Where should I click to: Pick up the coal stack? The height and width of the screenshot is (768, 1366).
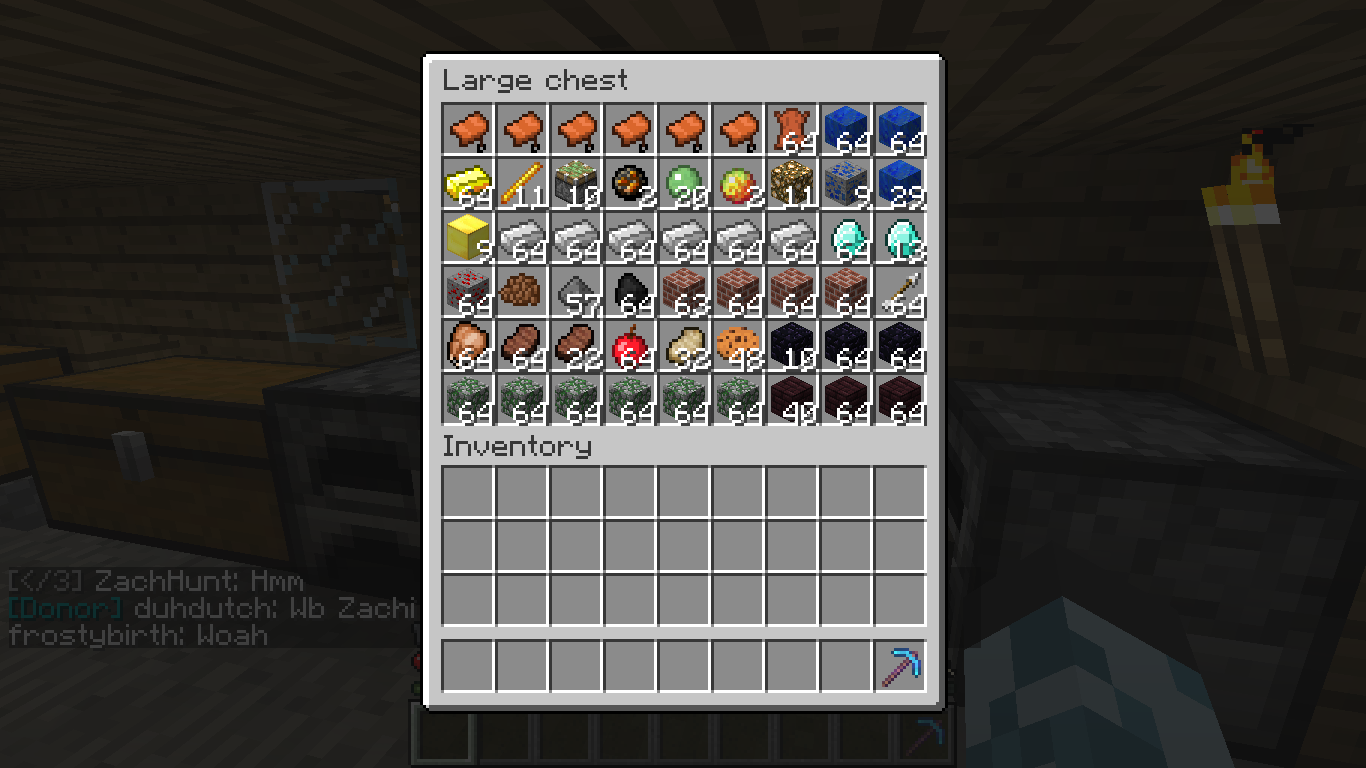coord(630,291)
